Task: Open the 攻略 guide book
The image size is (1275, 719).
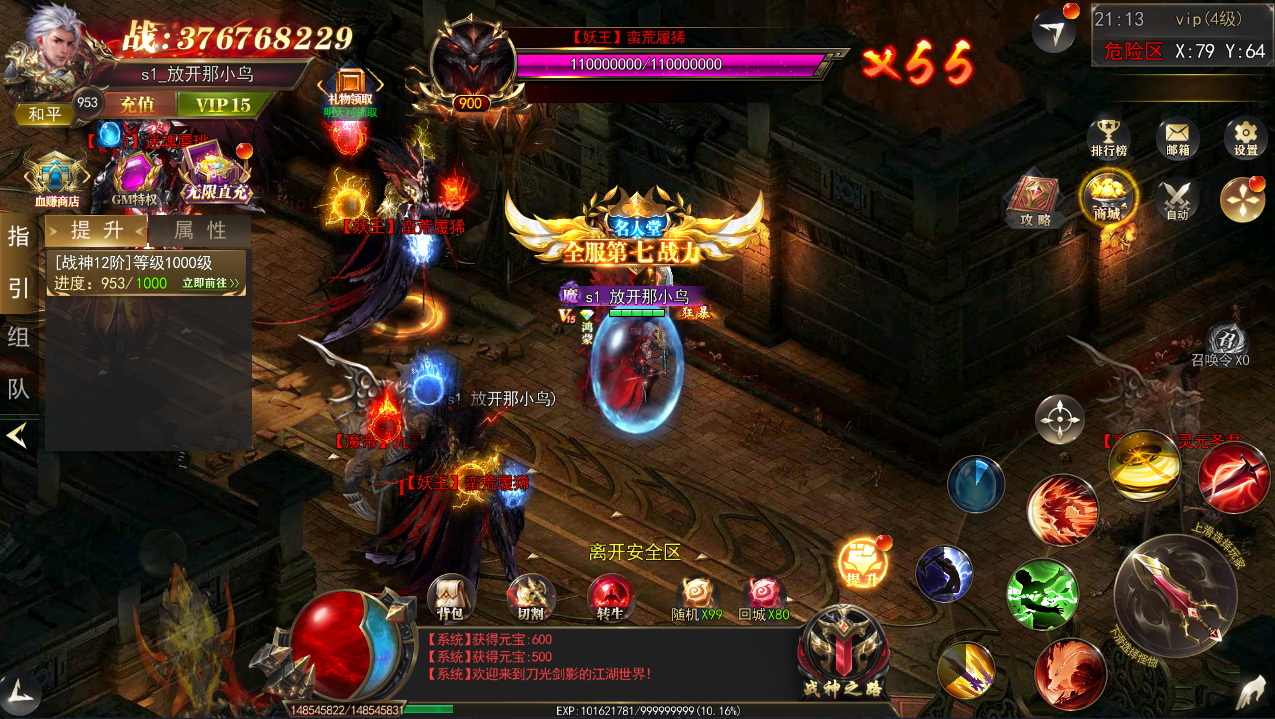Action: 1034,198
